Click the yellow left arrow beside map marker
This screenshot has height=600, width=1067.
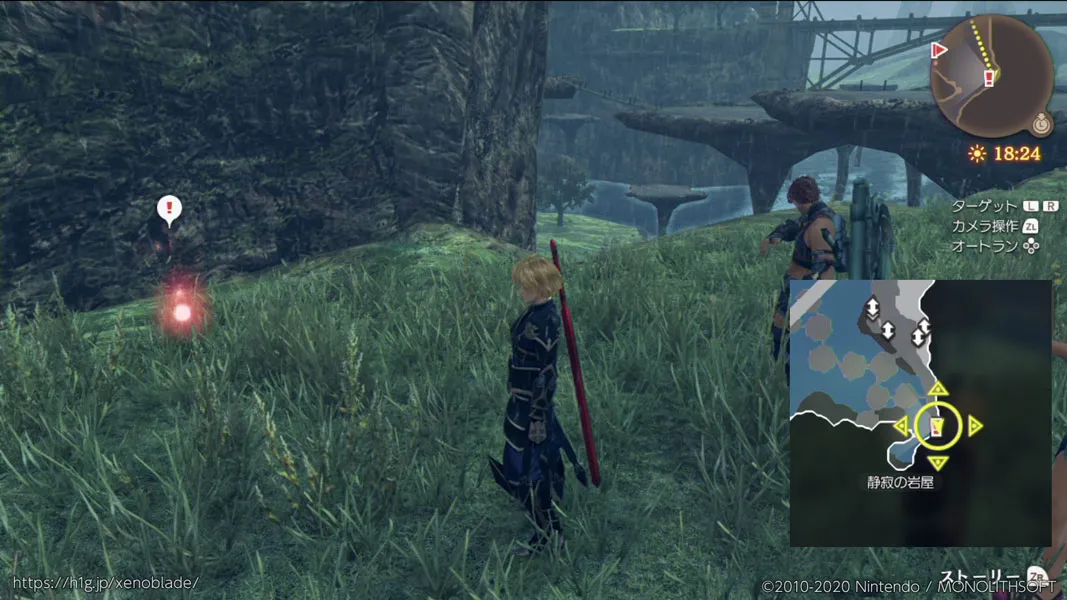(x=901, y=427)
